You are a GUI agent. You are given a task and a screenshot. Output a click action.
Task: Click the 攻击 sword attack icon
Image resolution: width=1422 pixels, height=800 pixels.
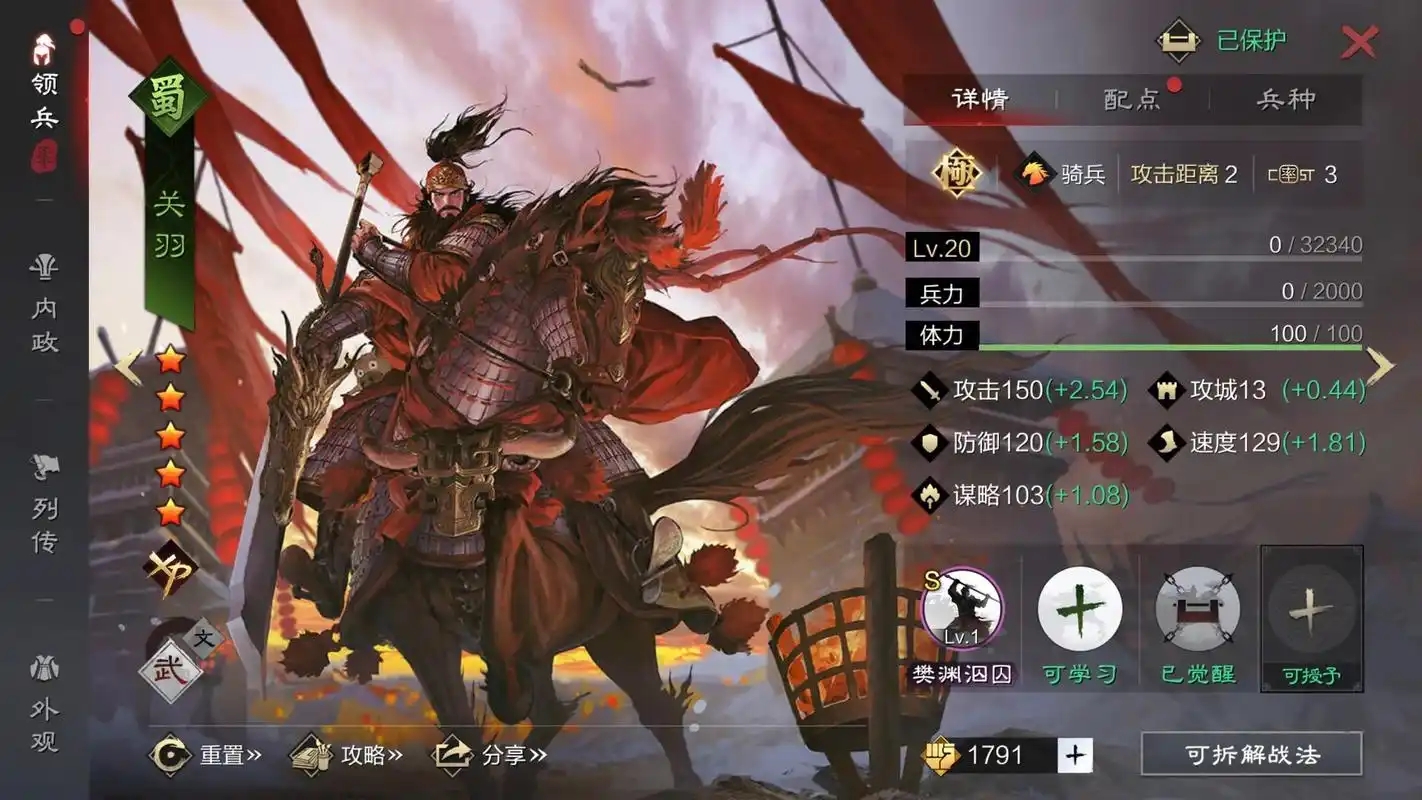point(928,390)
